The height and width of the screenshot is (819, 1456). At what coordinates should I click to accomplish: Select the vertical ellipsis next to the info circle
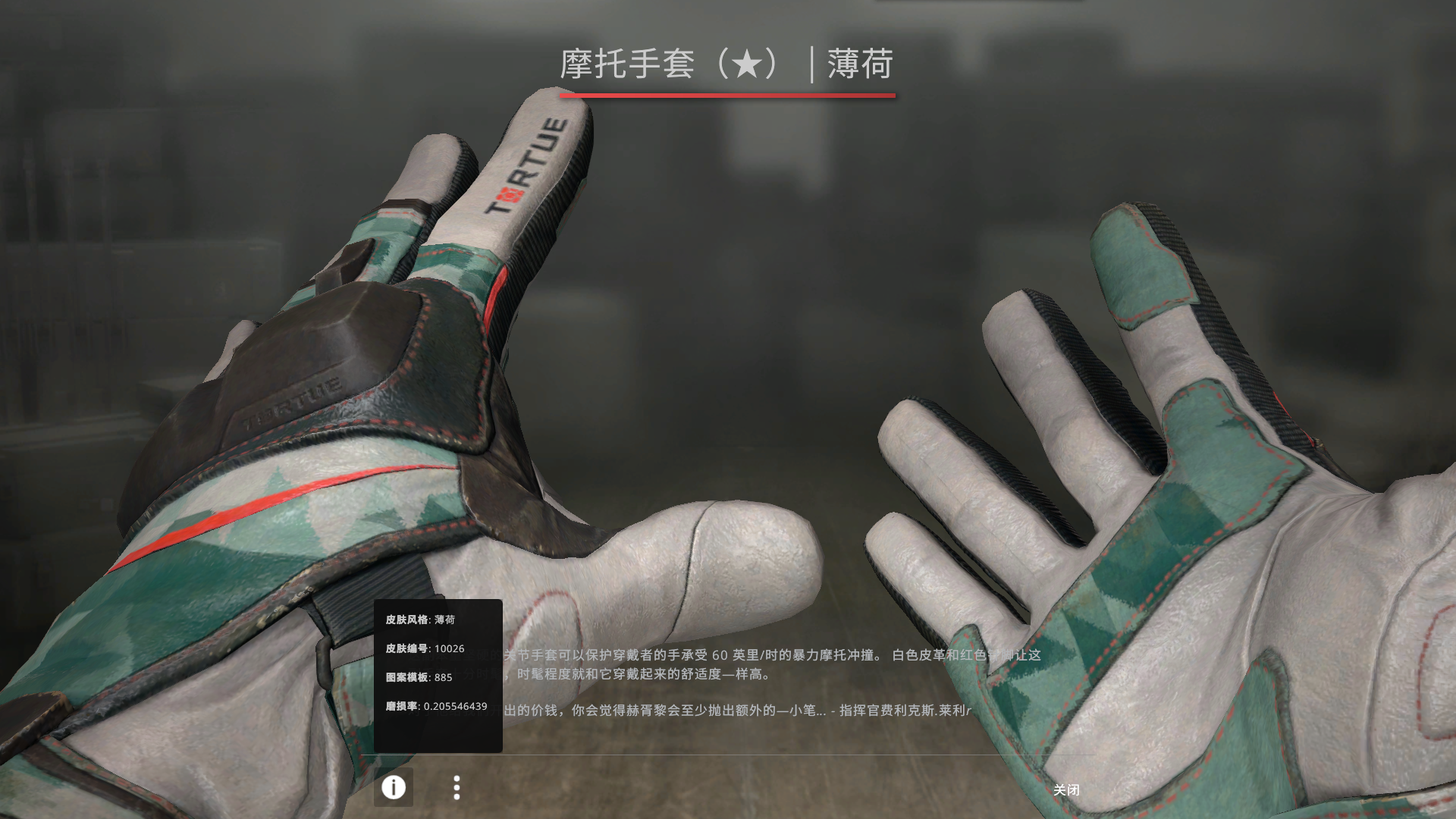[457, 788]
